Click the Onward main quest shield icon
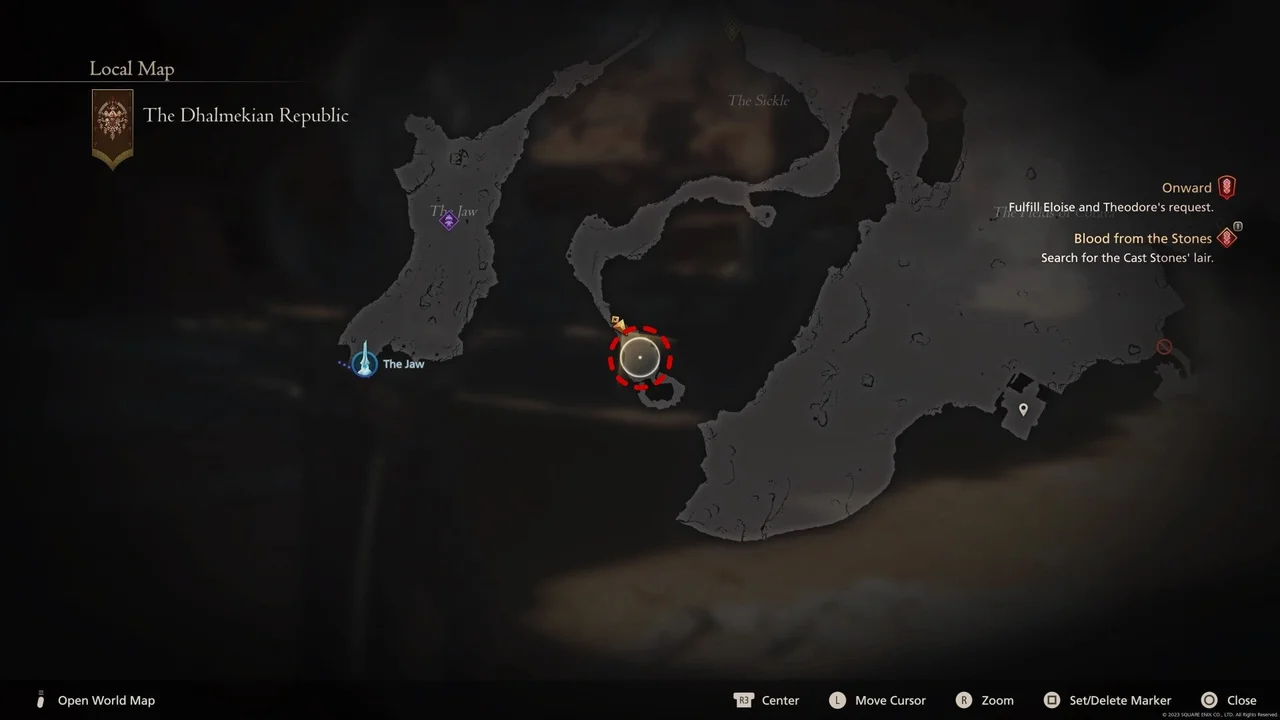This screenshot has width=1280, height=720. (x=1227, y=186)
